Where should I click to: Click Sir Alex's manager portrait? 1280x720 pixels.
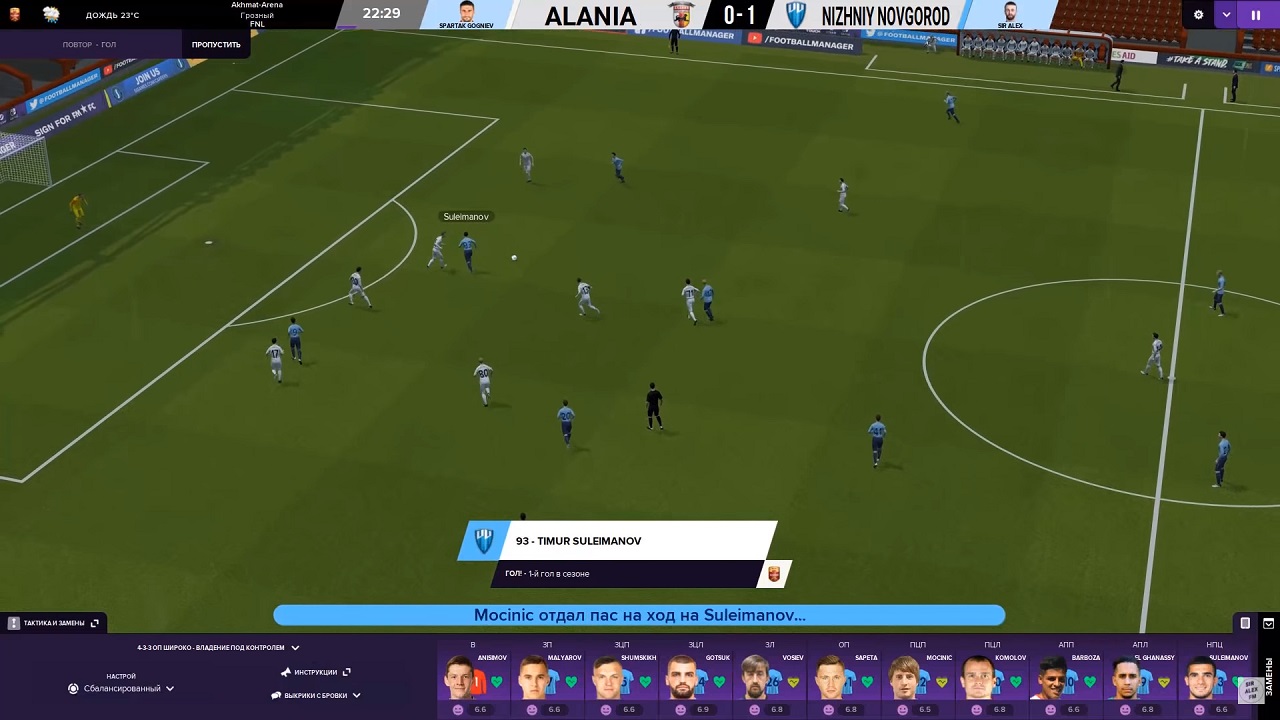tap(1010, 12)
